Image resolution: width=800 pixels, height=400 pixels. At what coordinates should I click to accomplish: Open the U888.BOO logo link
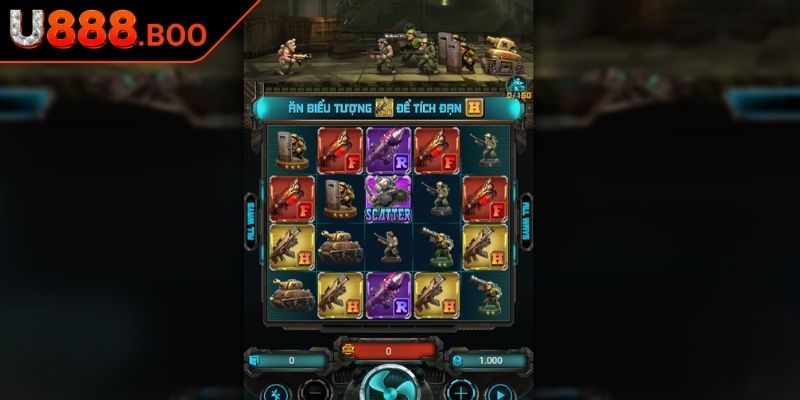click(x=108, y=33)
